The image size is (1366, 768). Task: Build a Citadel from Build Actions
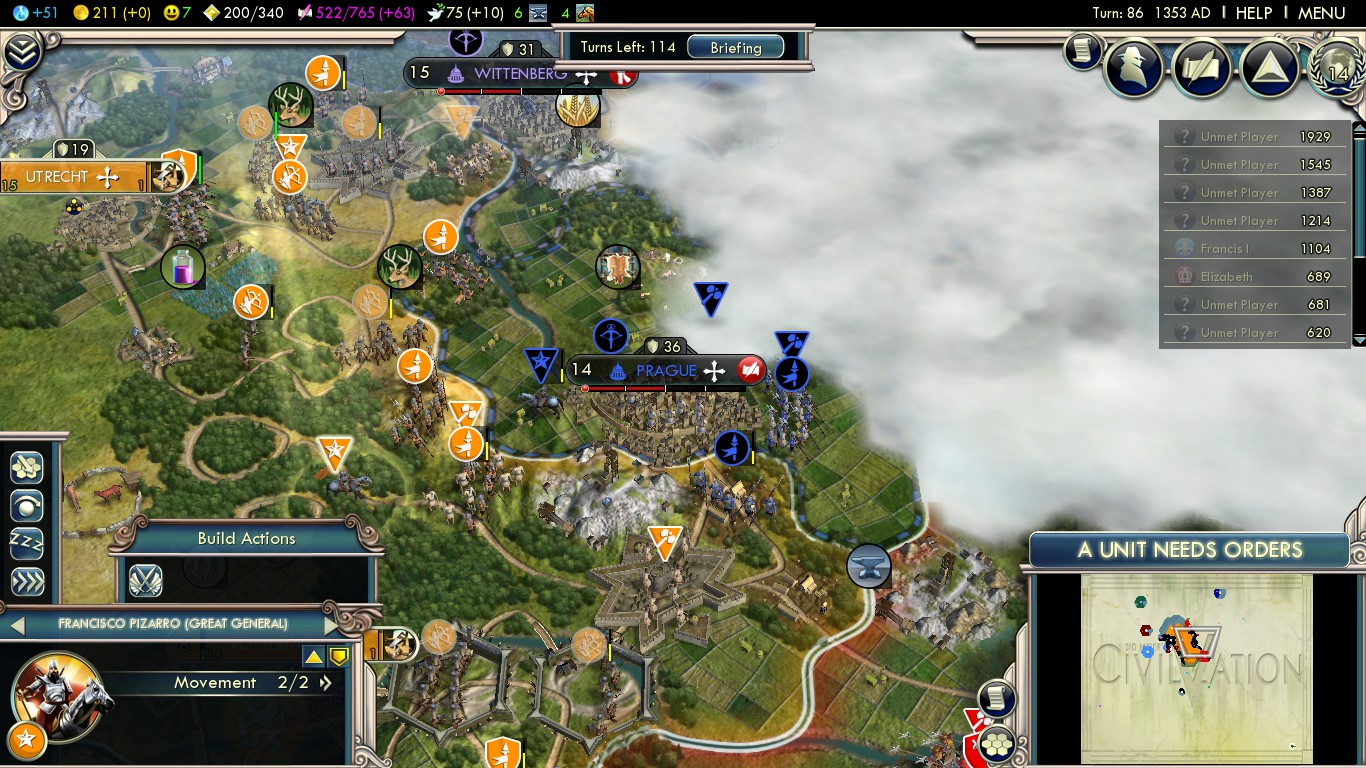click(x=146, y=580)
